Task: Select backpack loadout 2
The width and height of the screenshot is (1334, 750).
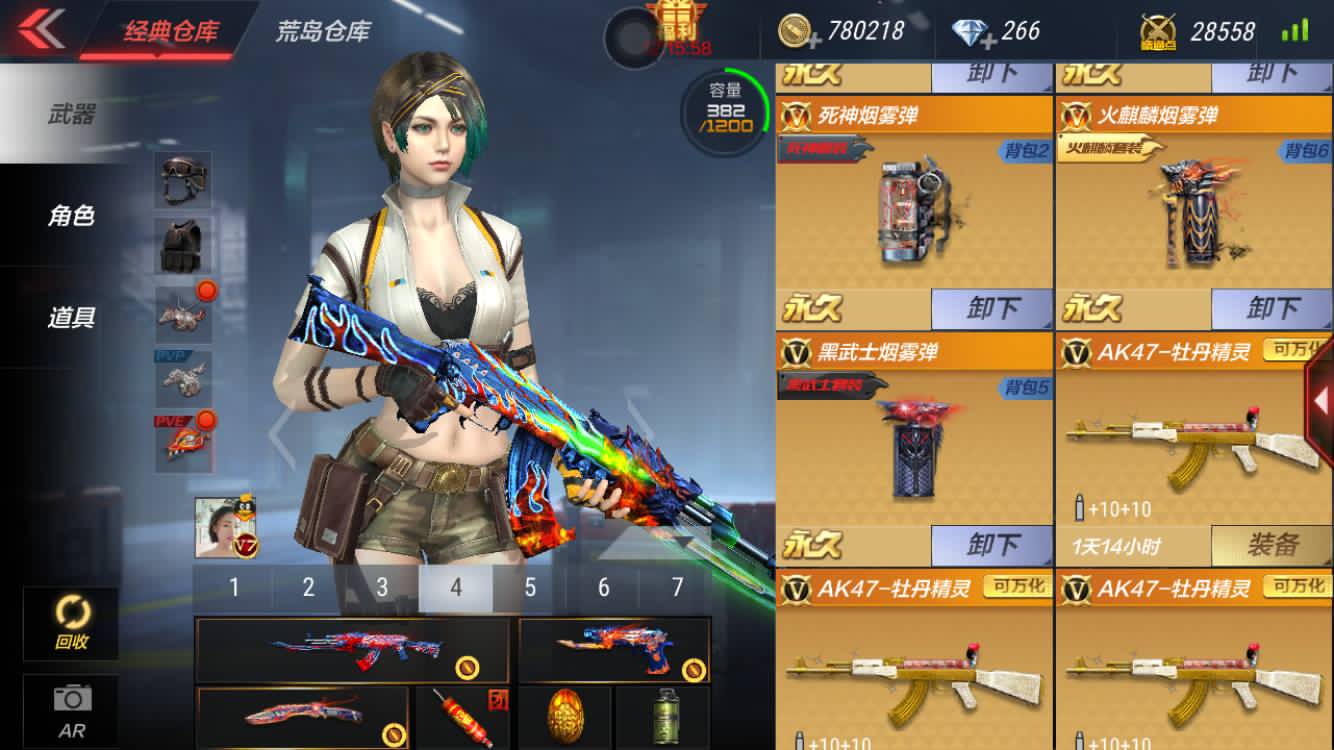Action: tap(308, 588)
